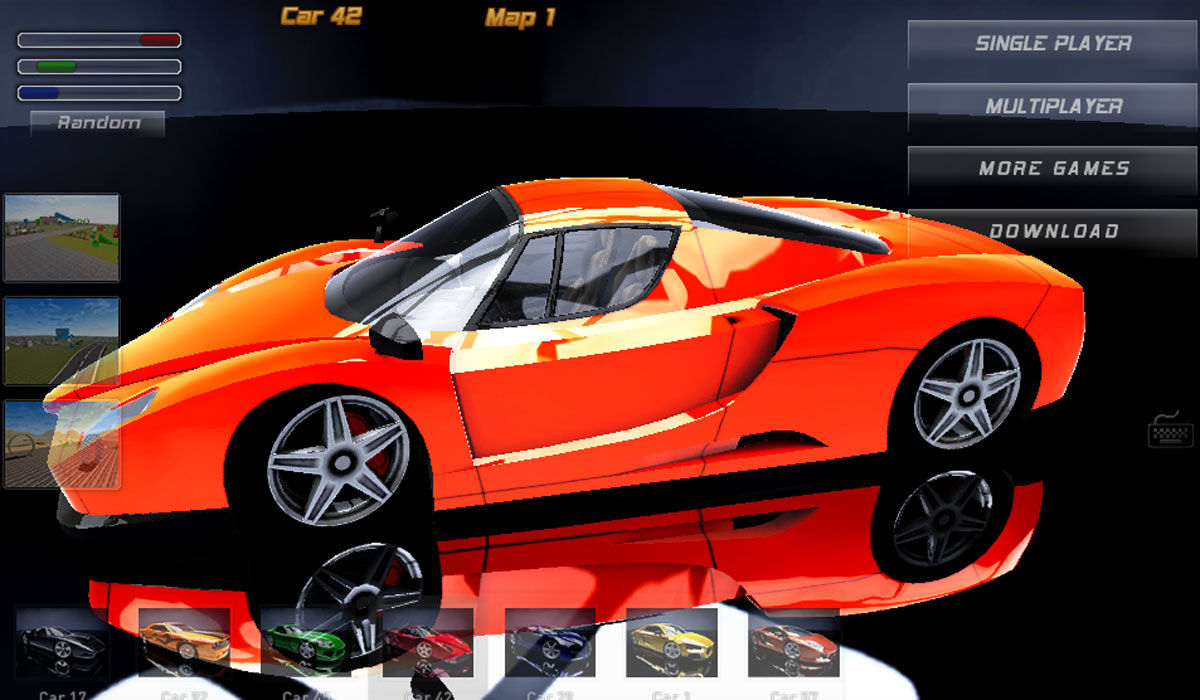Choose the dark blue car thumbnail

[x=550, y=643]
